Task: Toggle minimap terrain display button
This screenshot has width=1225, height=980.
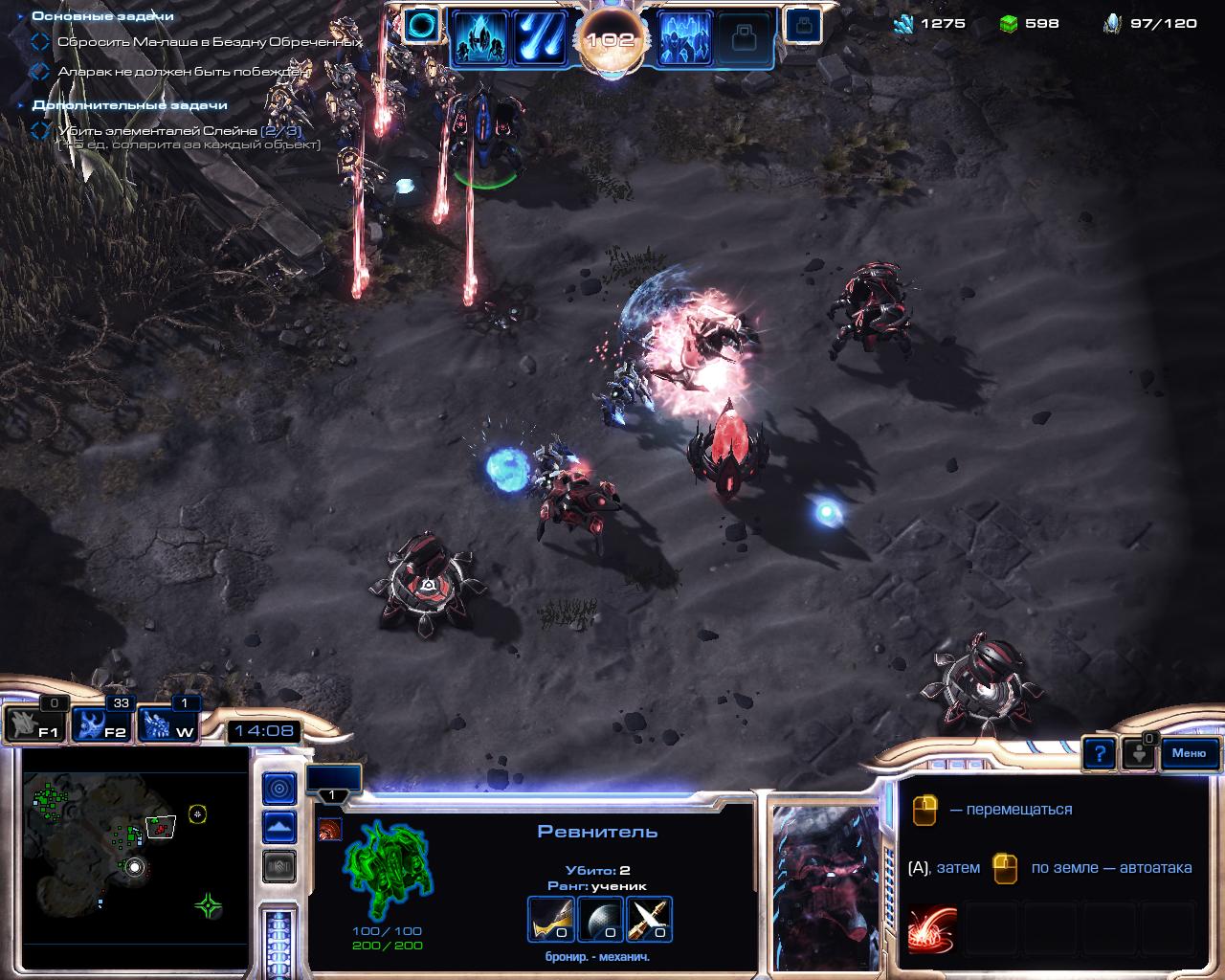Action: click(x=279, y=827)
